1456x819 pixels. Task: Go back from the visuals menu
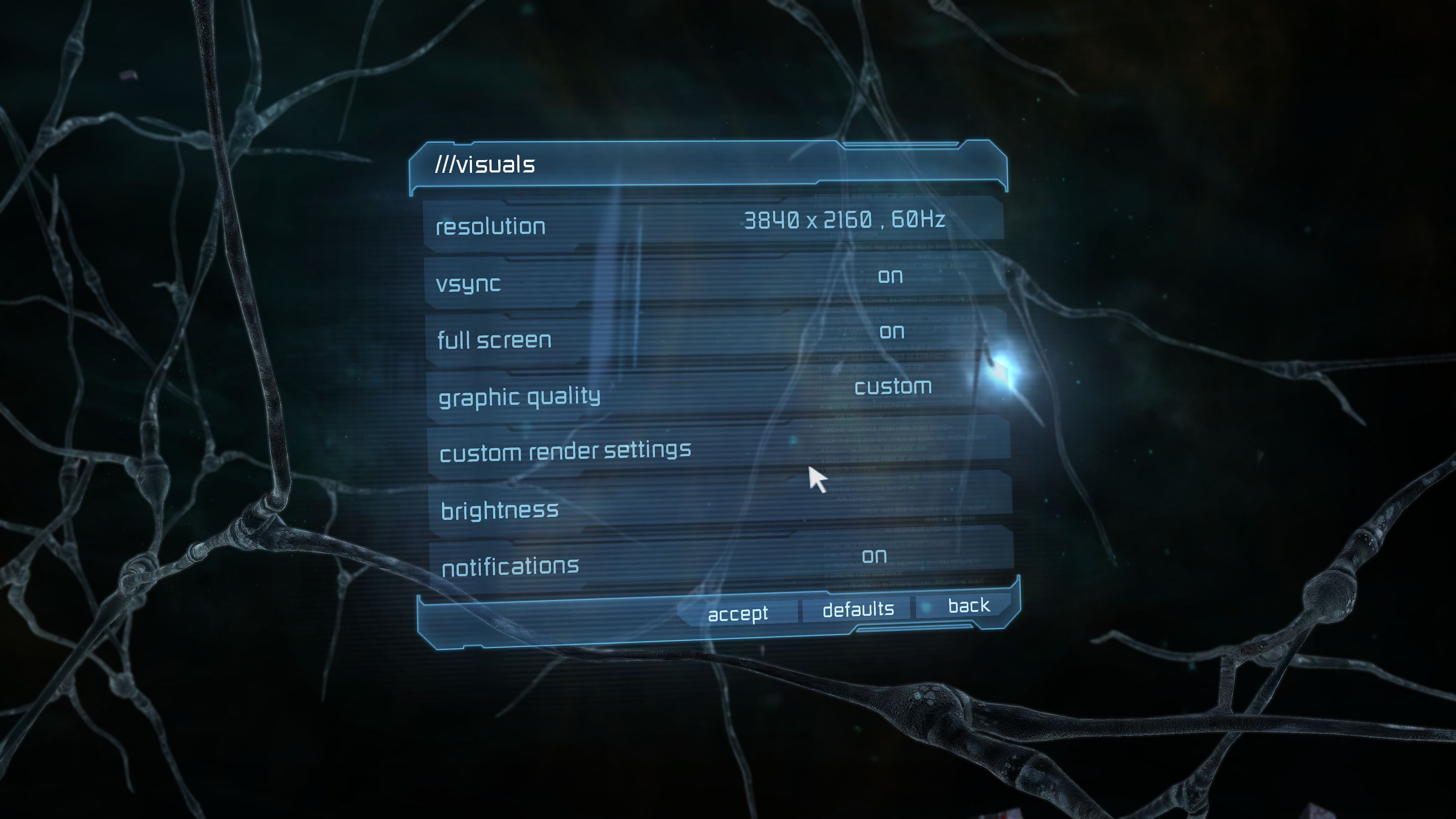point(968,606)
